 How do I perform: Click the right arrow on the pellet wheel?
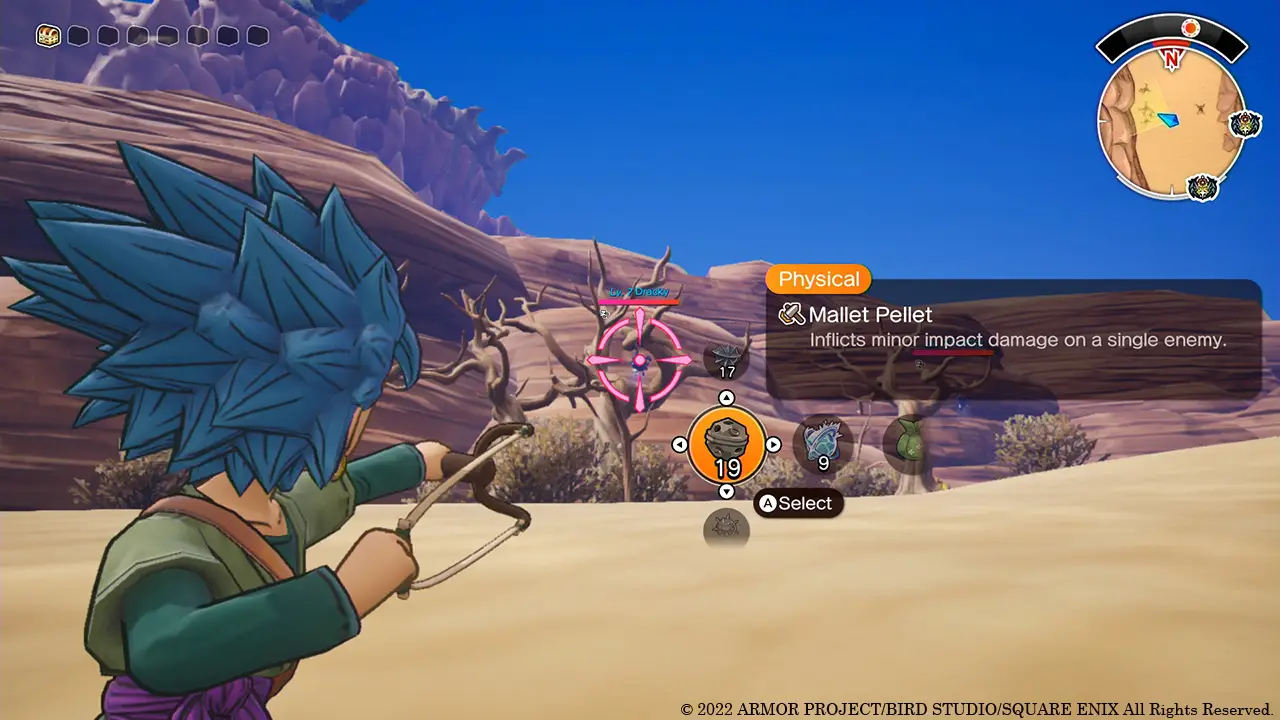[774, 444]
